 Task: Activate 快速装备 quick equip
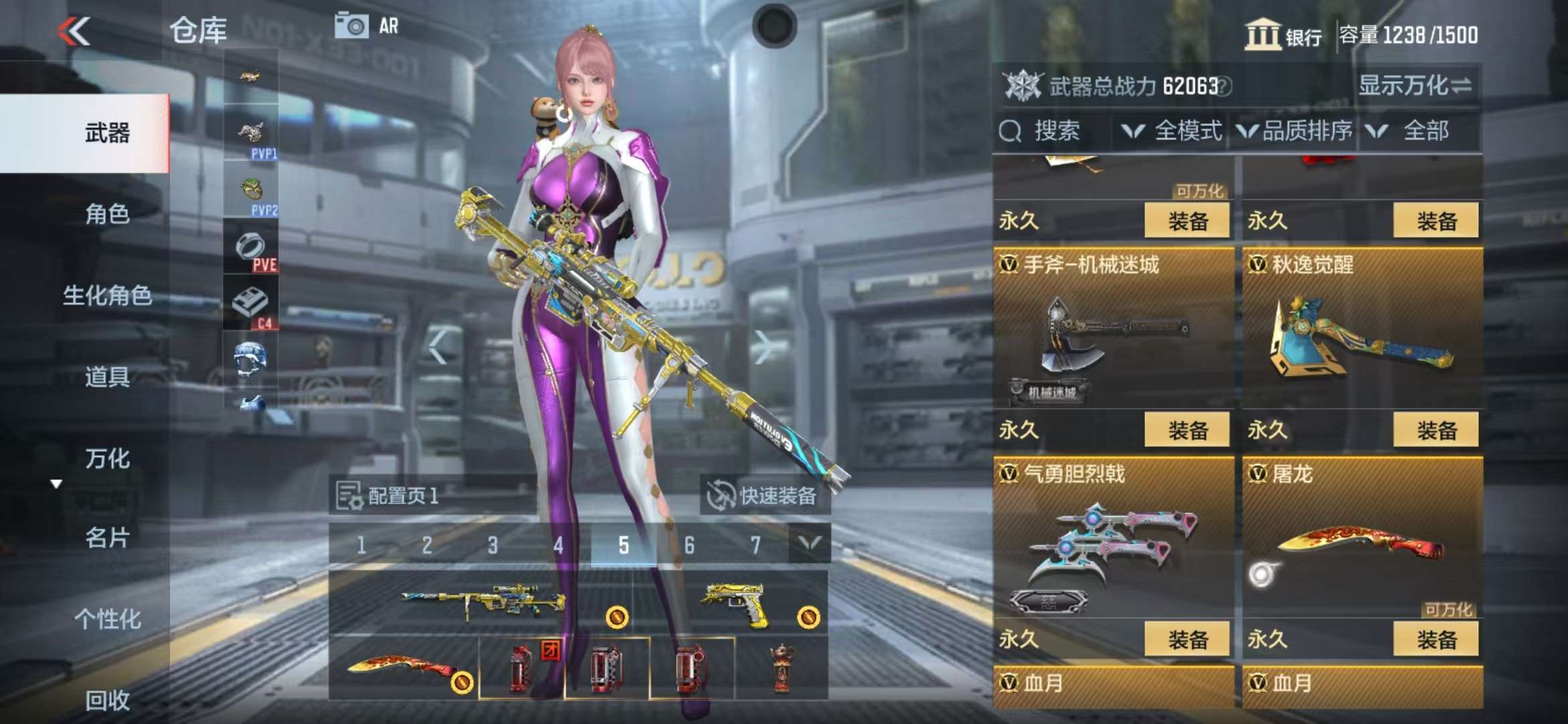pyautogui.click(x=764, y=496)
